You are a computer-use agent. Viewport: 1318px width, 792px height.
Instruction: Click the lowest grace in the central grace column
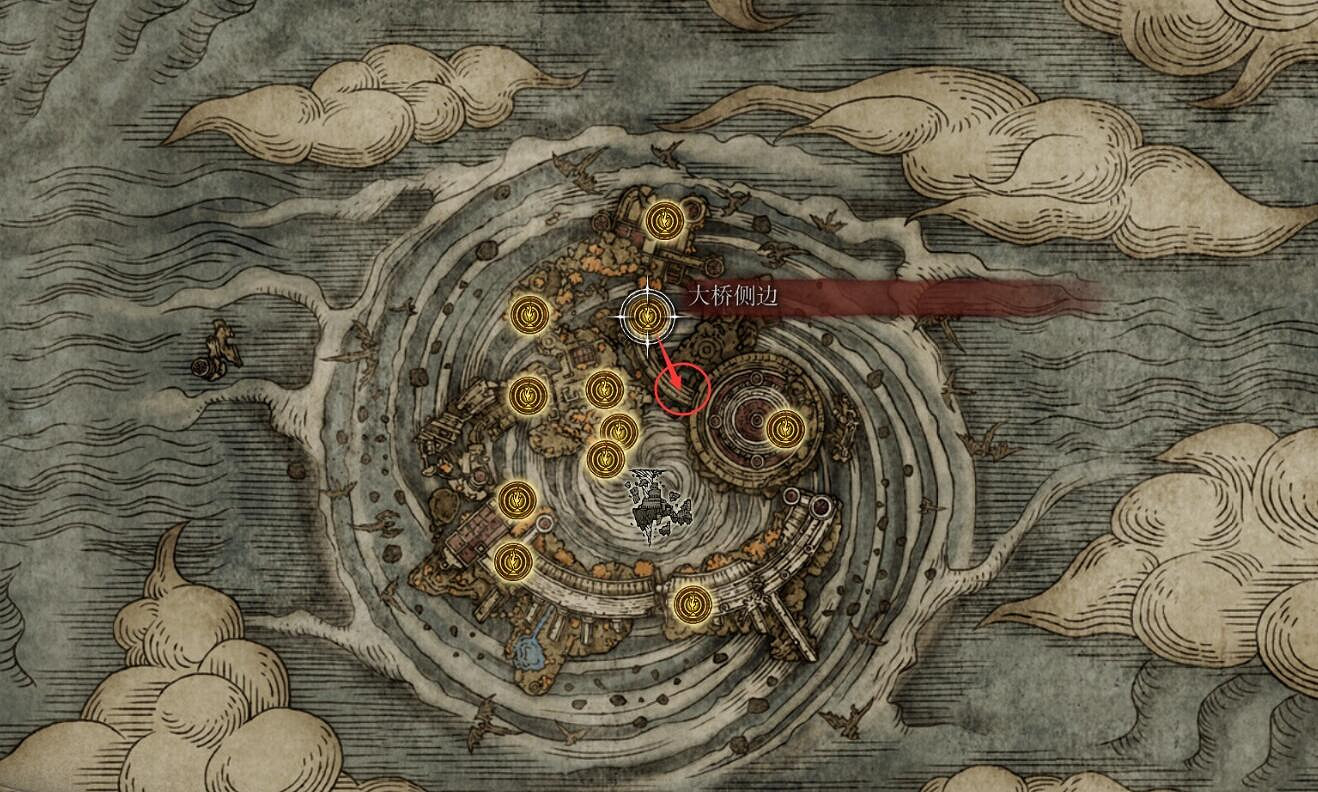[608, 458]
